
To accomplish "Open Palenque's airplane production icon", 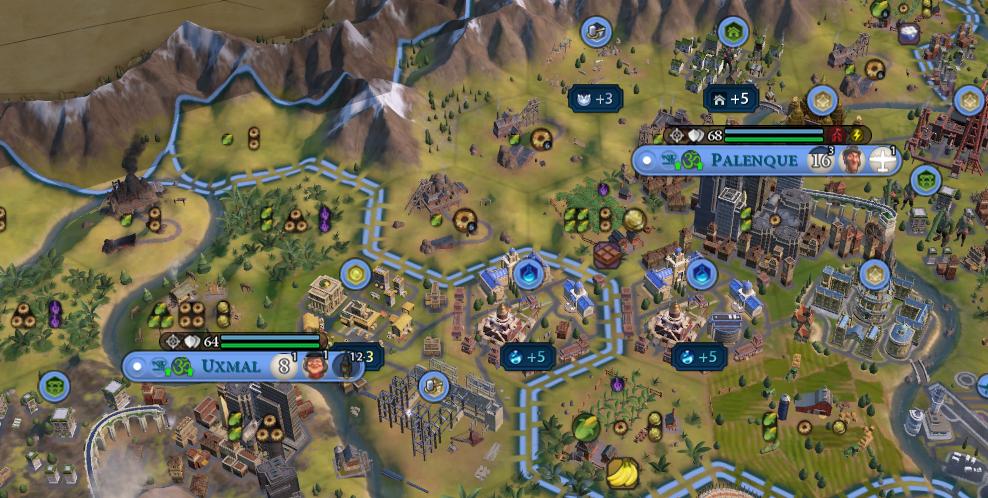I will click(x=884, y=160).
